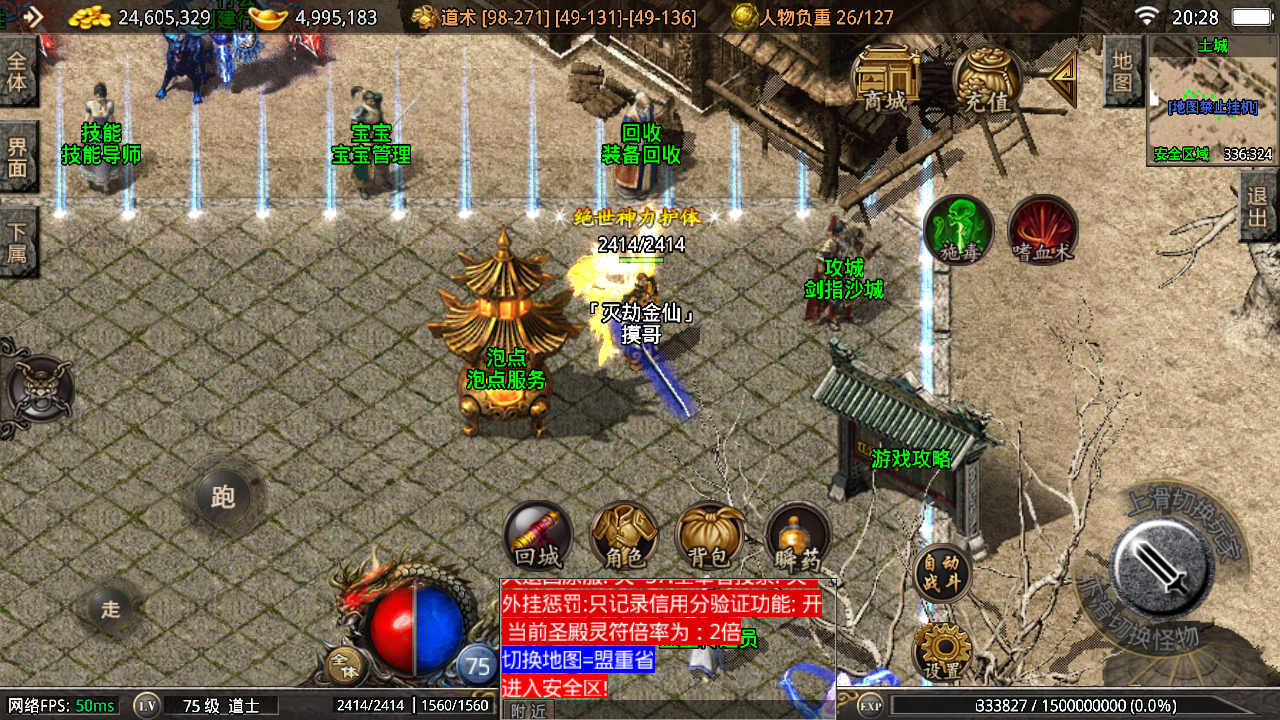Open the 附近 nearby chat tab
This screenshot has height=720, width=1280.
coord(528,710)
